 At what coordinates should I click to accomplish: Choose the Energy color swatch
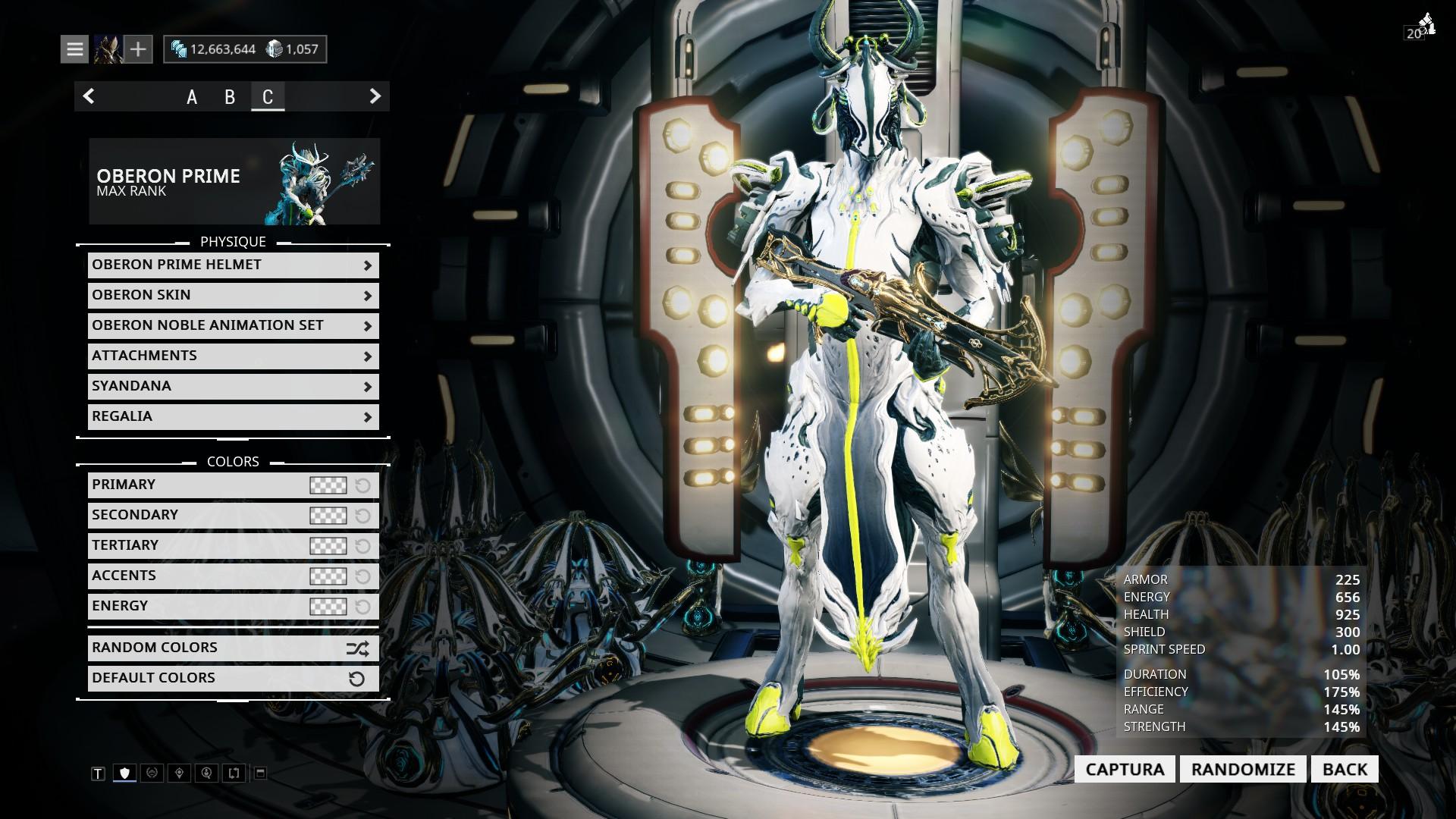pos(328,607)
